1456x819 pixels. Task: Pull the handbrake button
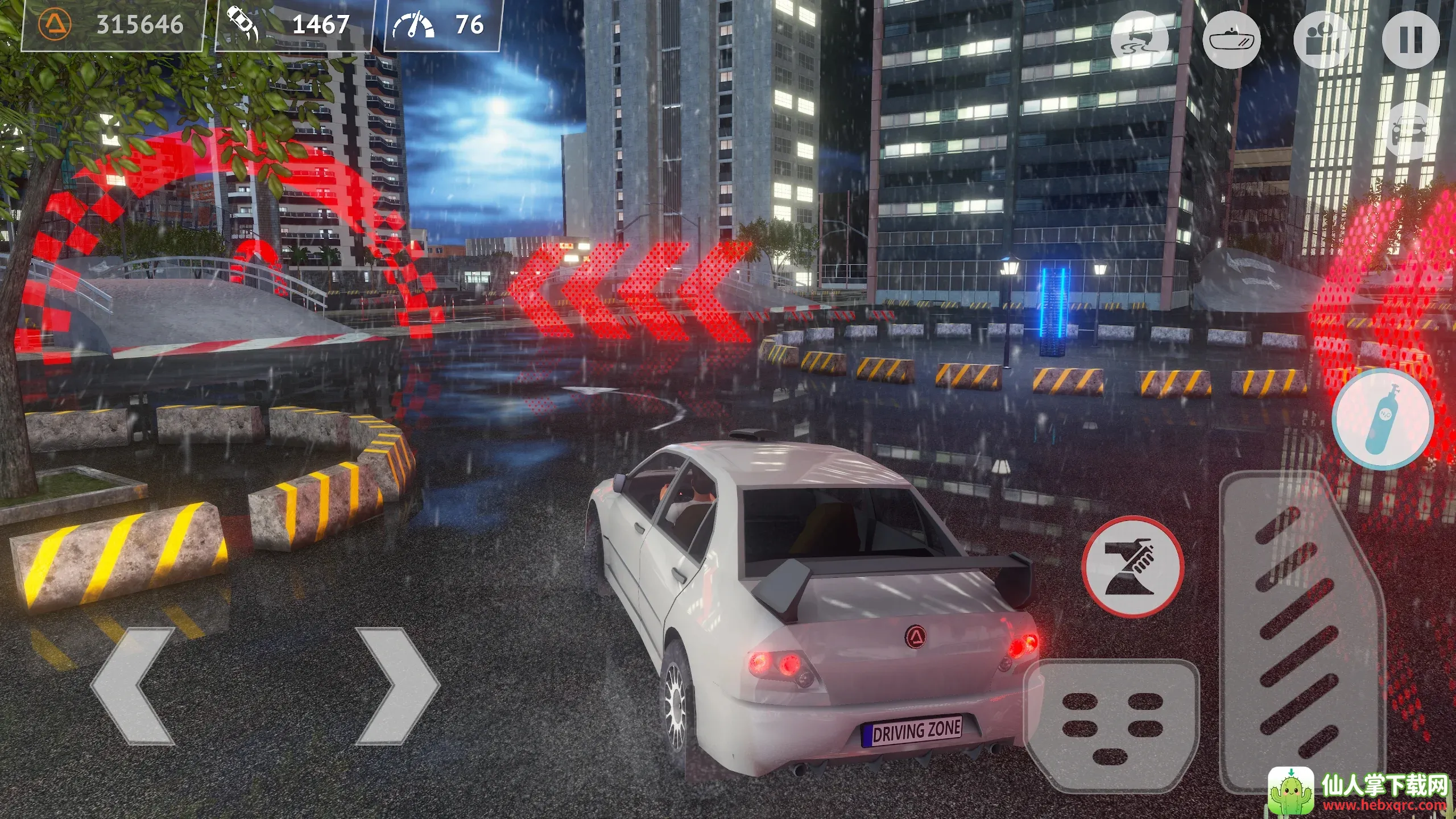[x=1132, y=566]
